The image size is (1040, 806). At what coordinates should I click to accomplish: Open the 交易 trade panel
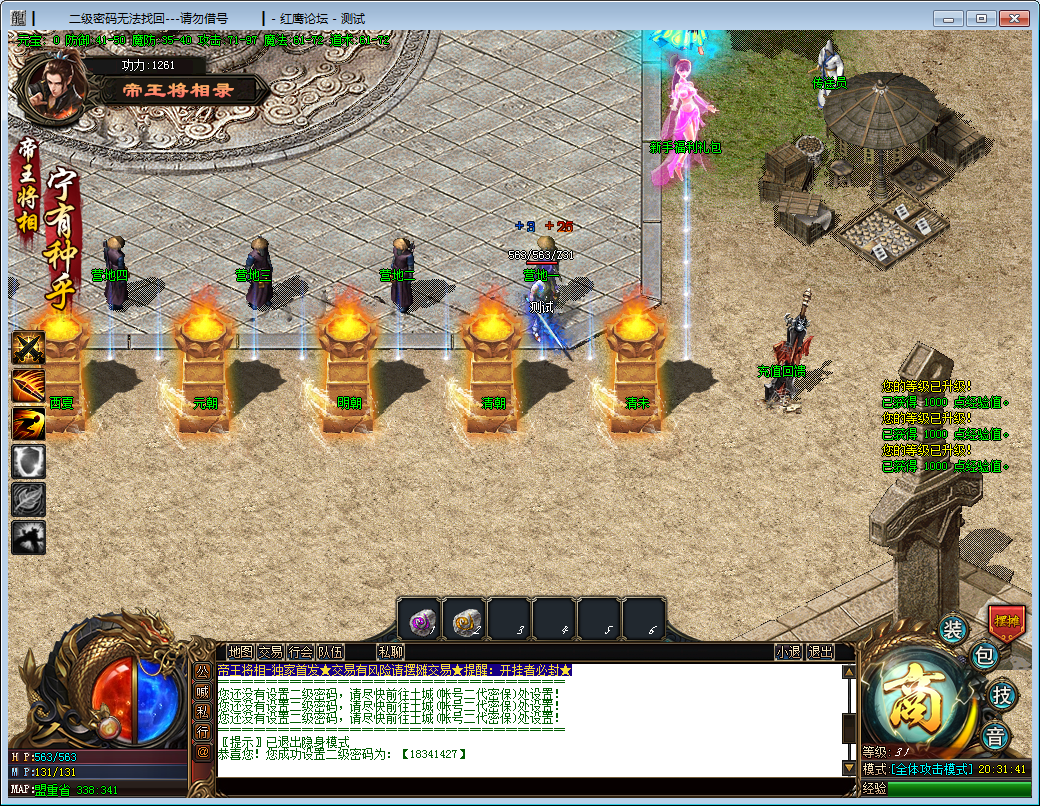(x=271, y=652)
